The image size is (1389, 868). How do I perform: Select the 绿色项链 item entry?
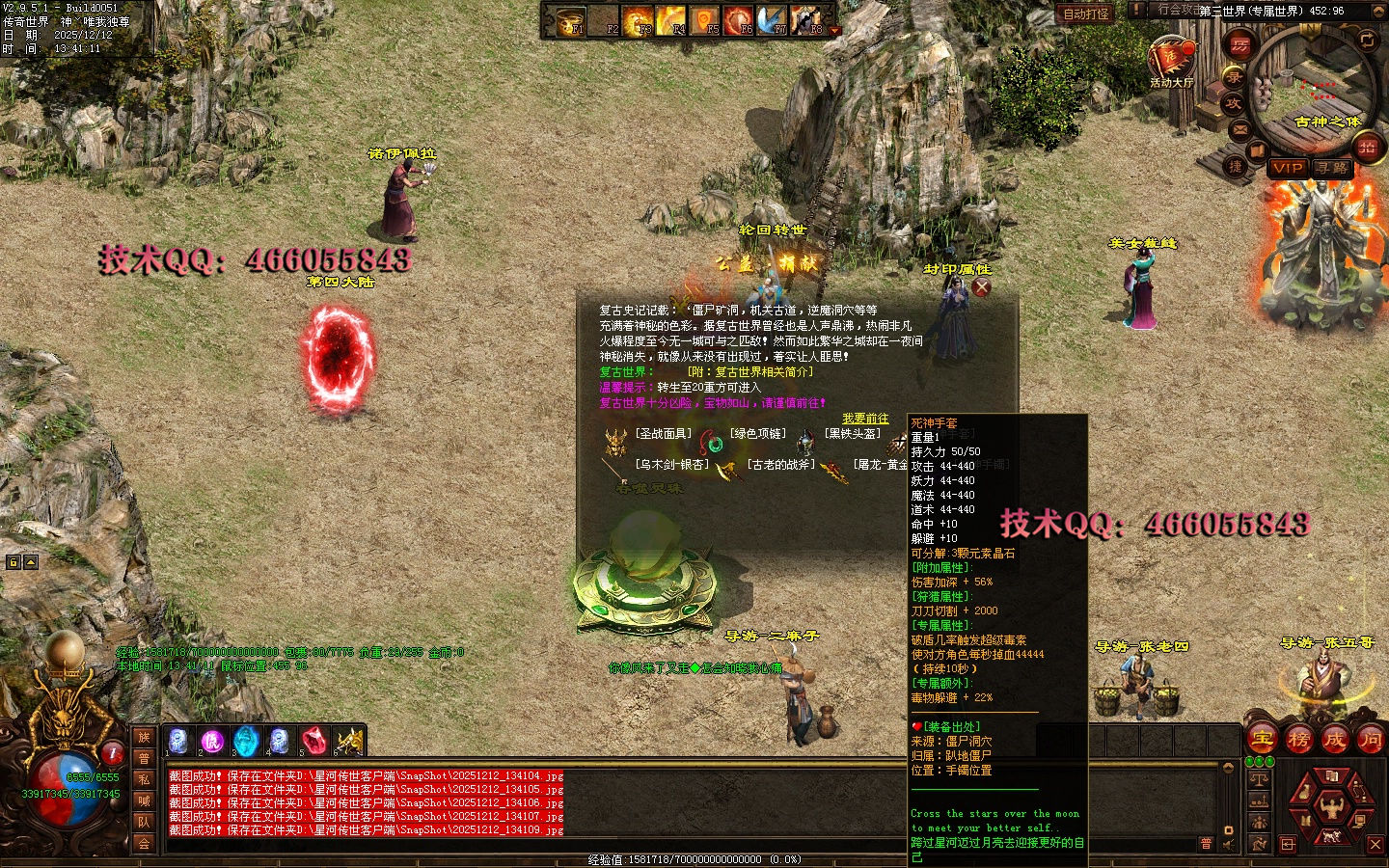coord(757,434)
